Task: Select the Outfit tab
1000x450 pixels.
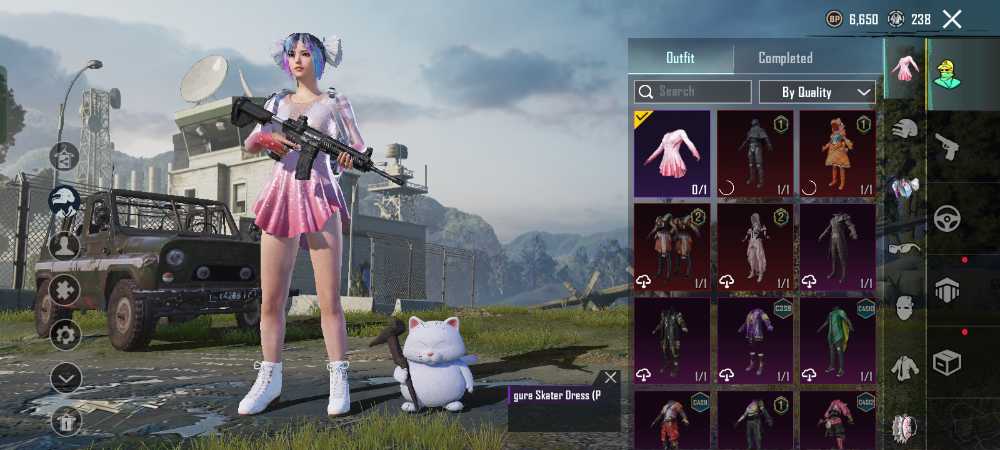Action: pos(680,58)
